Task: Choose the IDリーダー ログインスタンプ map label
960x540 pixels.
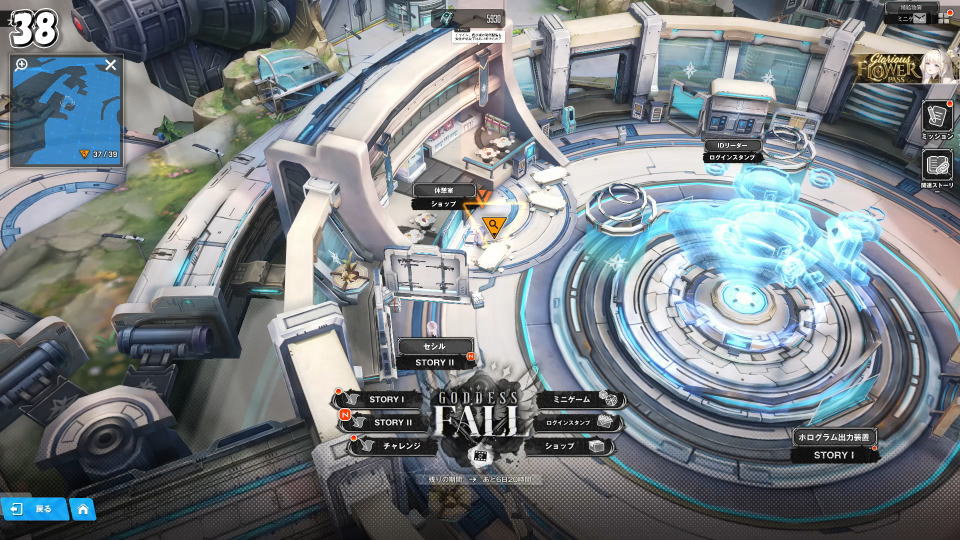Action: (734, 151)
